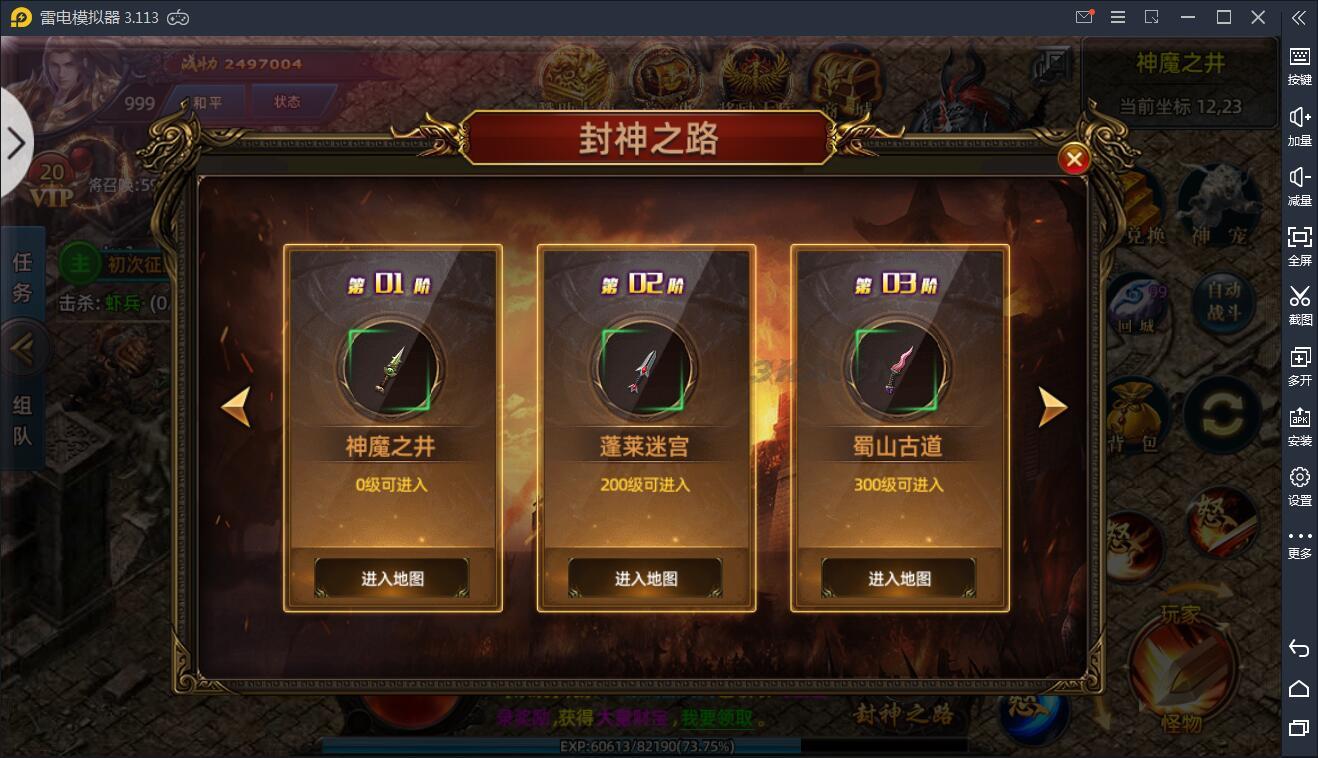Open the 神宠 pet menu
The height and width of the screenshot is (758, 1318).
[x=1216, y=205]
